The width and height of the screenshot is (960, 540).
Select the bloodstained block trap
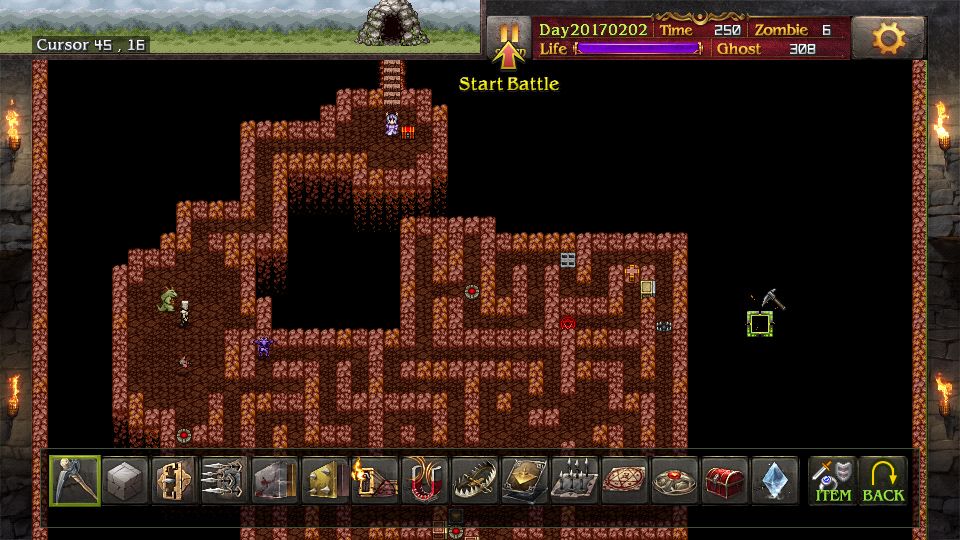276,481
